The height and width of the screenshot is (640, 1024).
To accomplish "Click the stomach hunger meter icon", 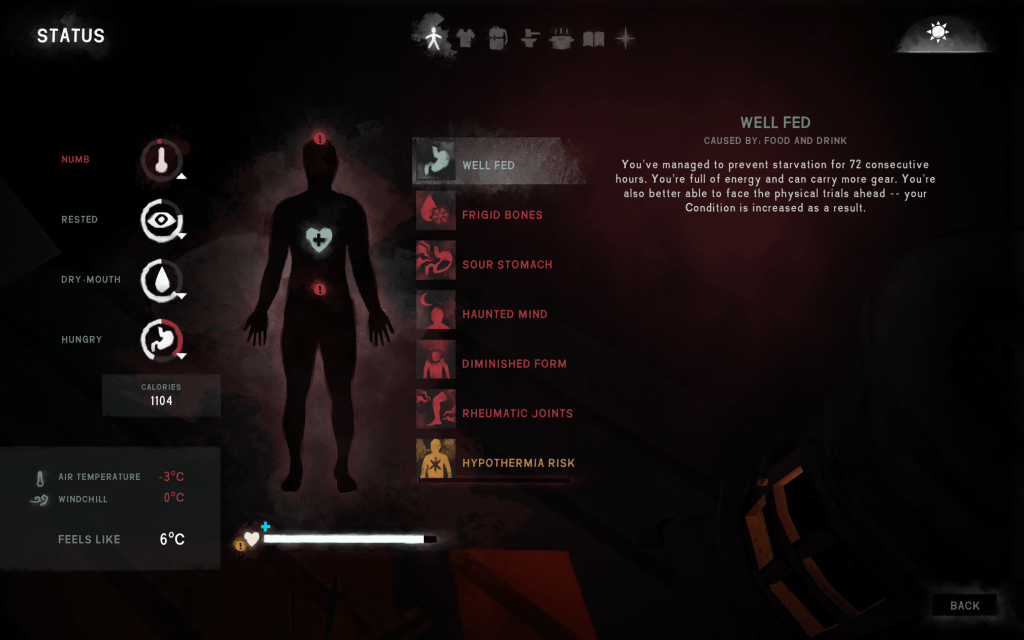I will pos(160,339).
